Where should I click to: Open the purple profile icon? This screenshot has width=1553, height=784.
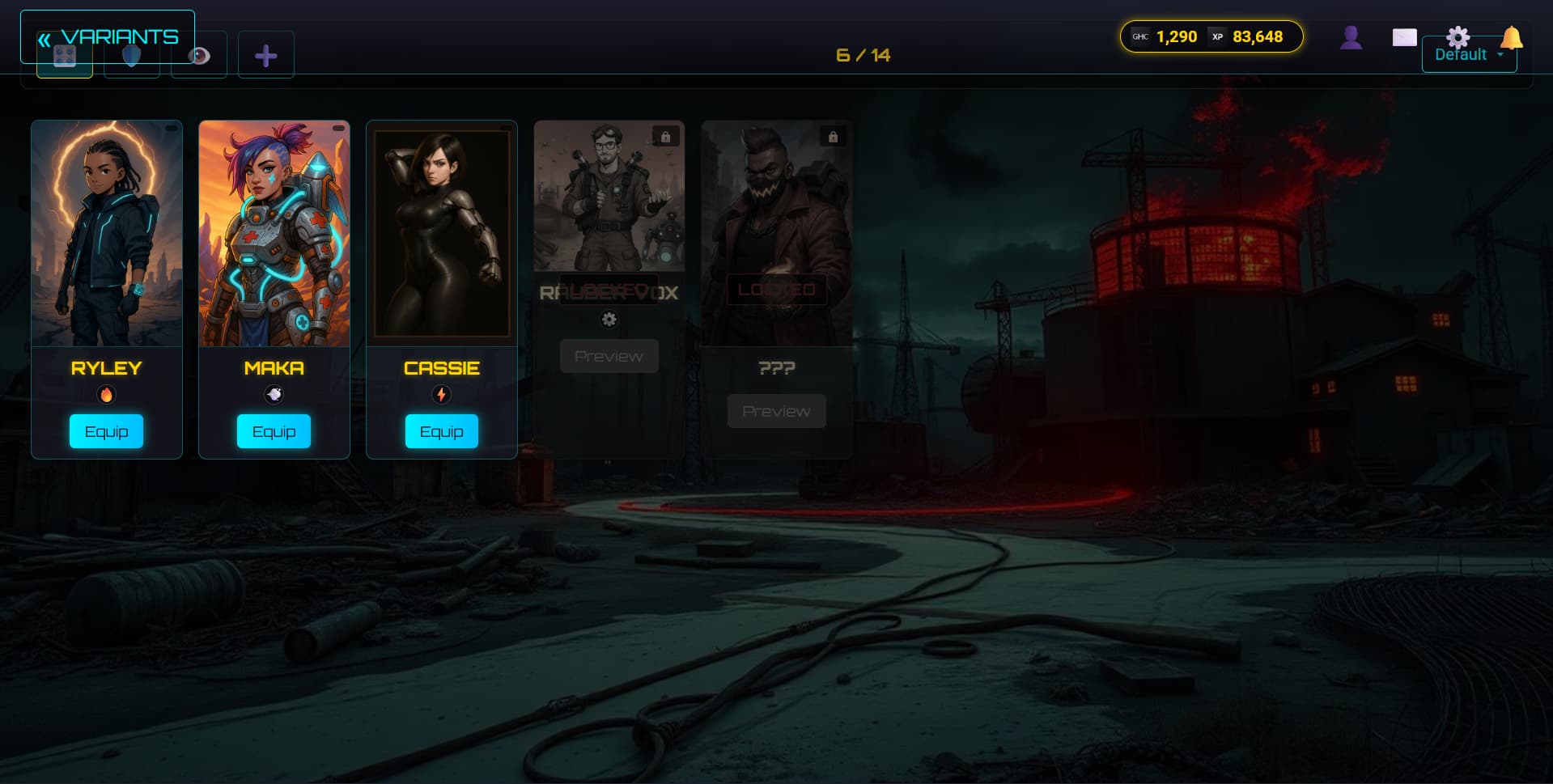click(x=1351, y=37)
